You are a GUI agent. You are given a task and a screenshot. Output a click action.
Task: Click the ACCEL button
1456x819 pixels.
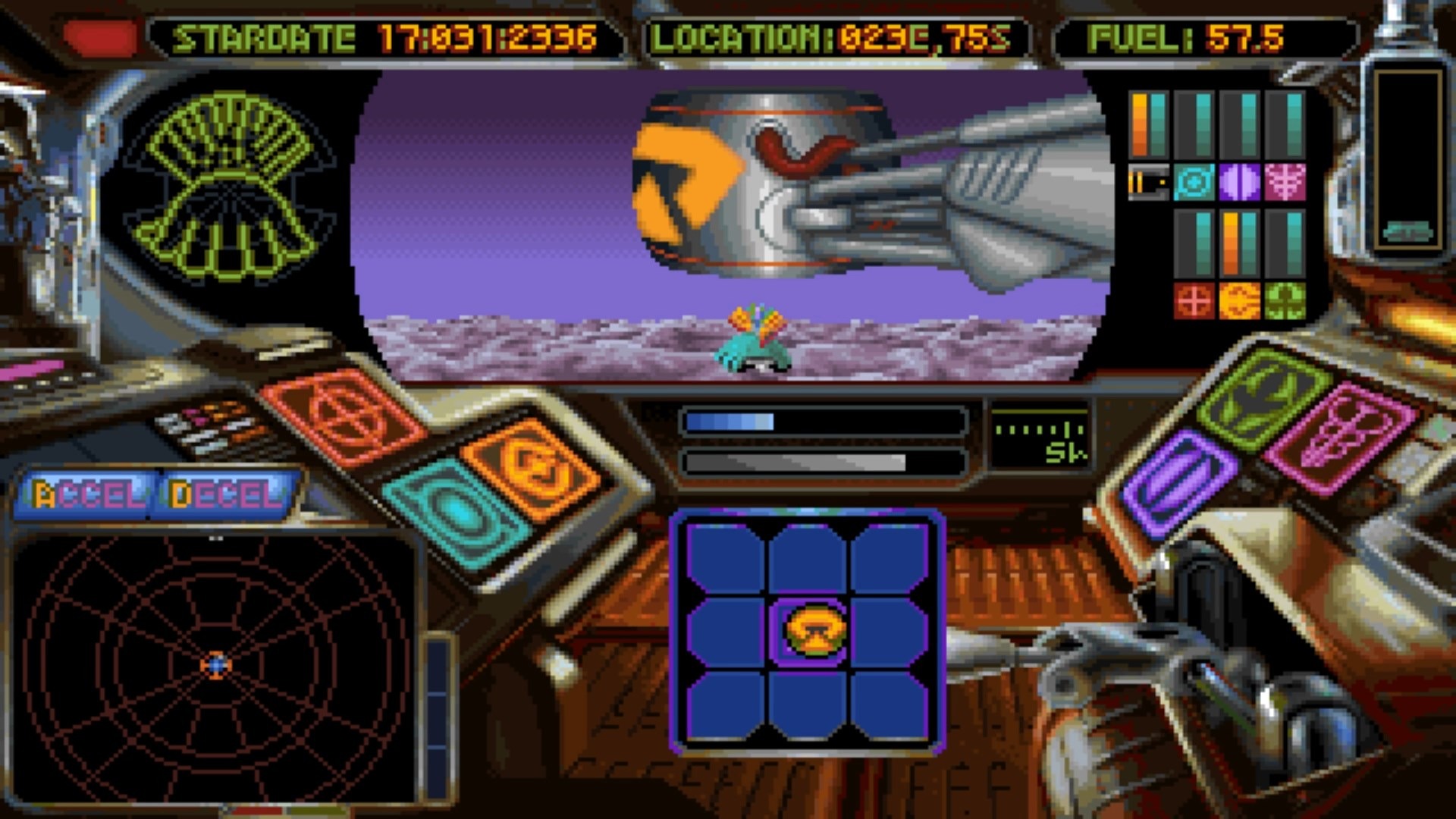(86, 494)
